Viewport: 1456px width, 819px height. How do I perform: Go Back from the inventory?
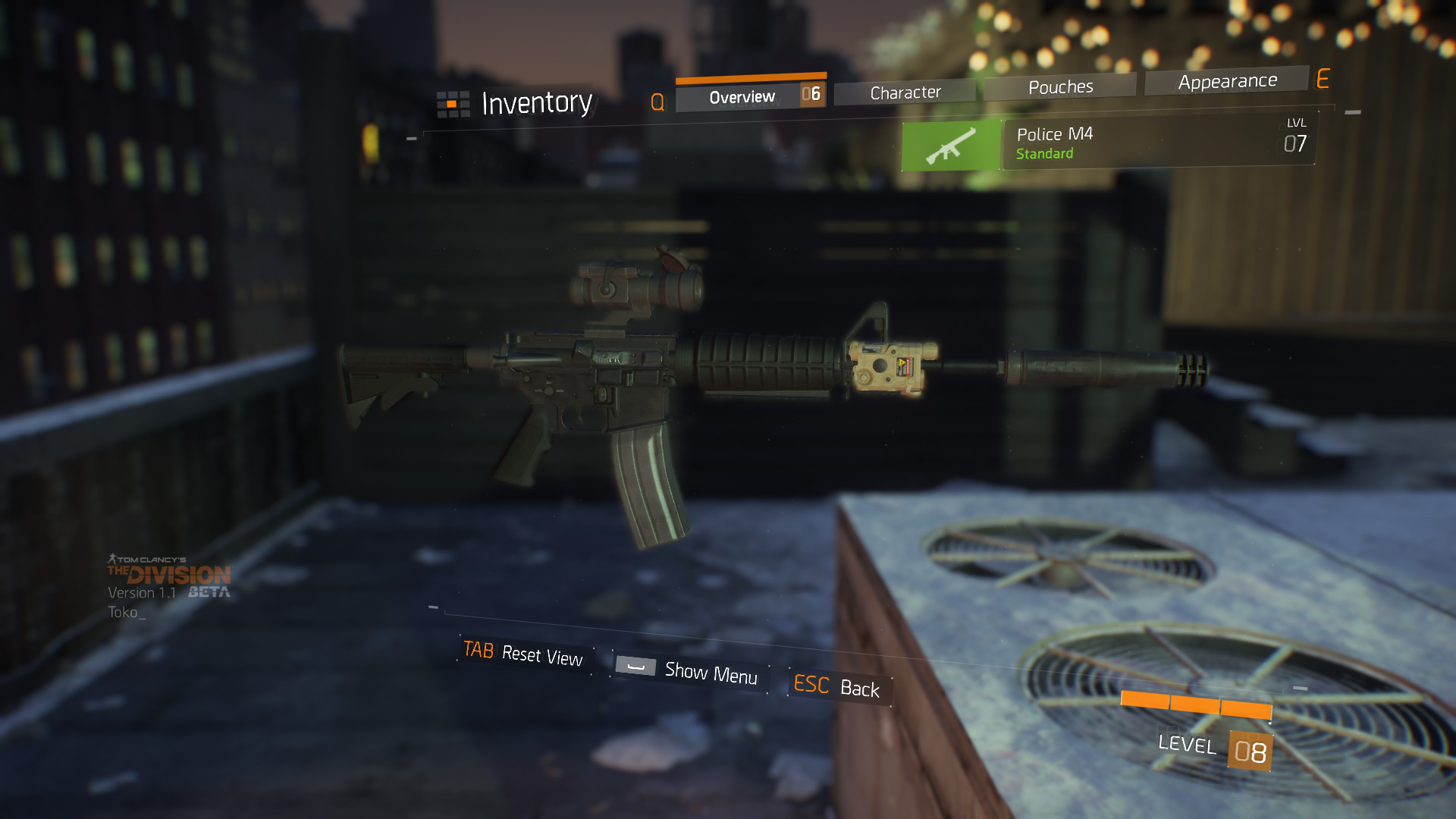(x=837, y=687)
